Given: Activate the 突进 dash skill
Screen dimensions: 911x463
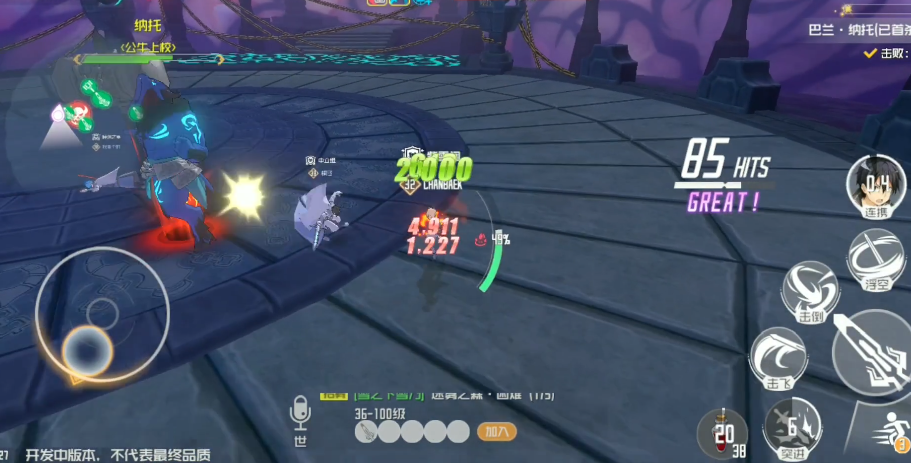Looking at the screenshot, I should pos(790,428).
